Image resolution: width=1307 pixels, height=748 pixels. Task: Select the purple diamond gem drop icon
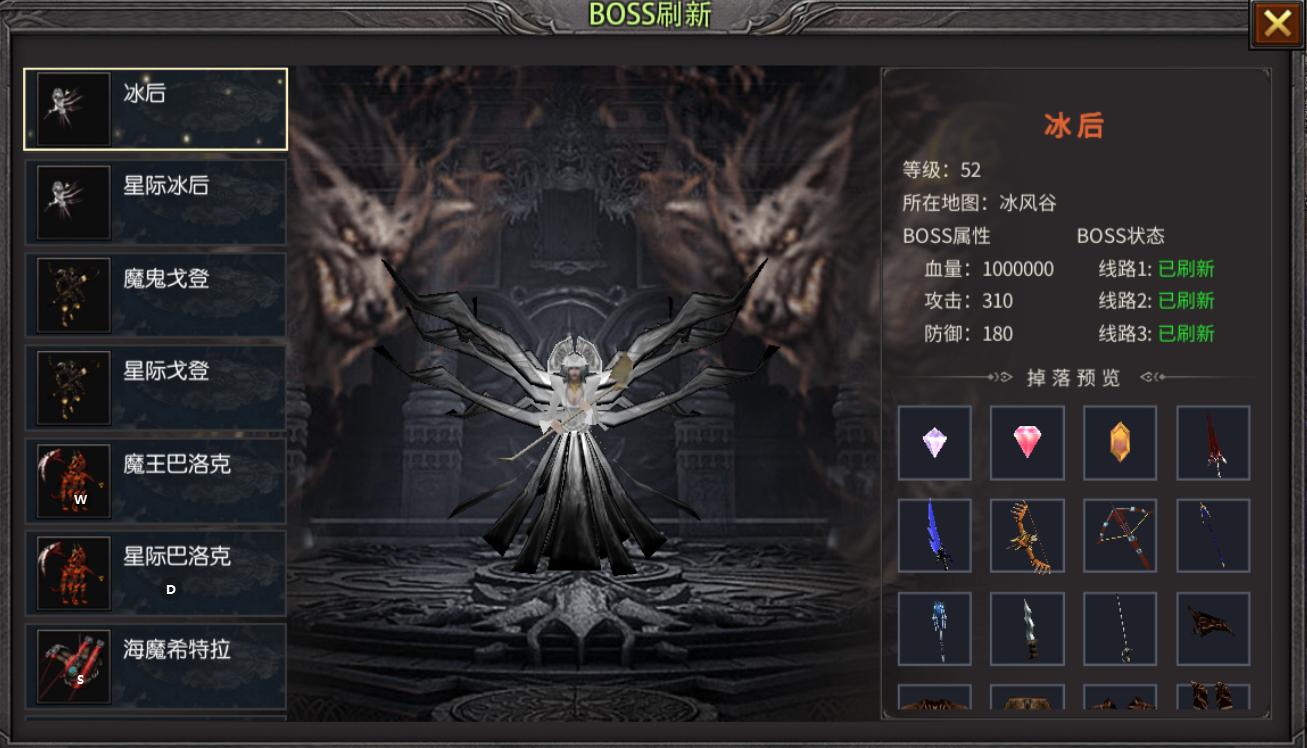pos(934,442)
